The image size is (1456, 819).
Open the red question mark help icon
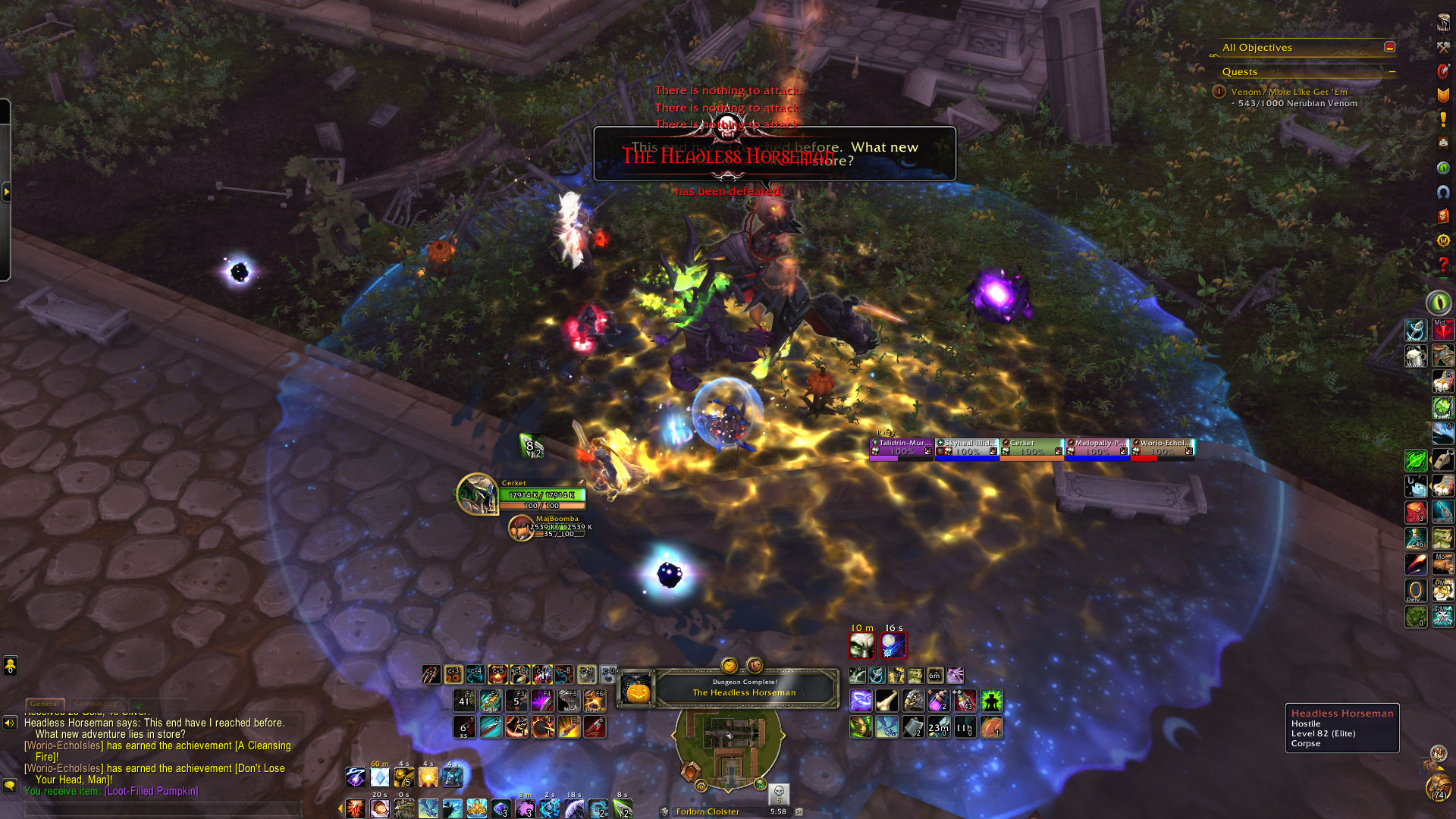click(1443, 265)
